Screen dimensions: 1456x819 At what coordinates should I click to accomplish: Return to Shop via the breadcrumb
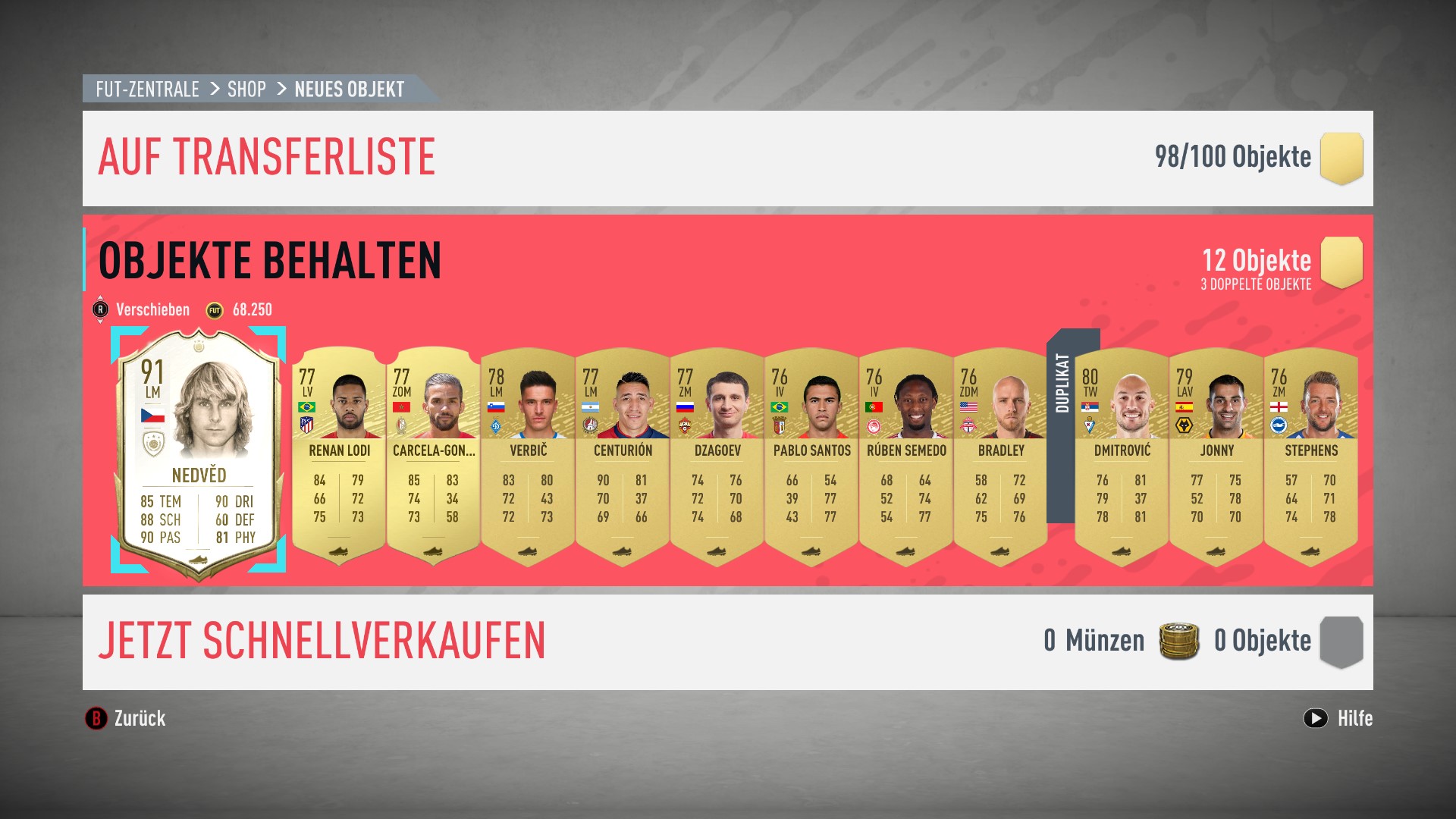pos(246,89)
